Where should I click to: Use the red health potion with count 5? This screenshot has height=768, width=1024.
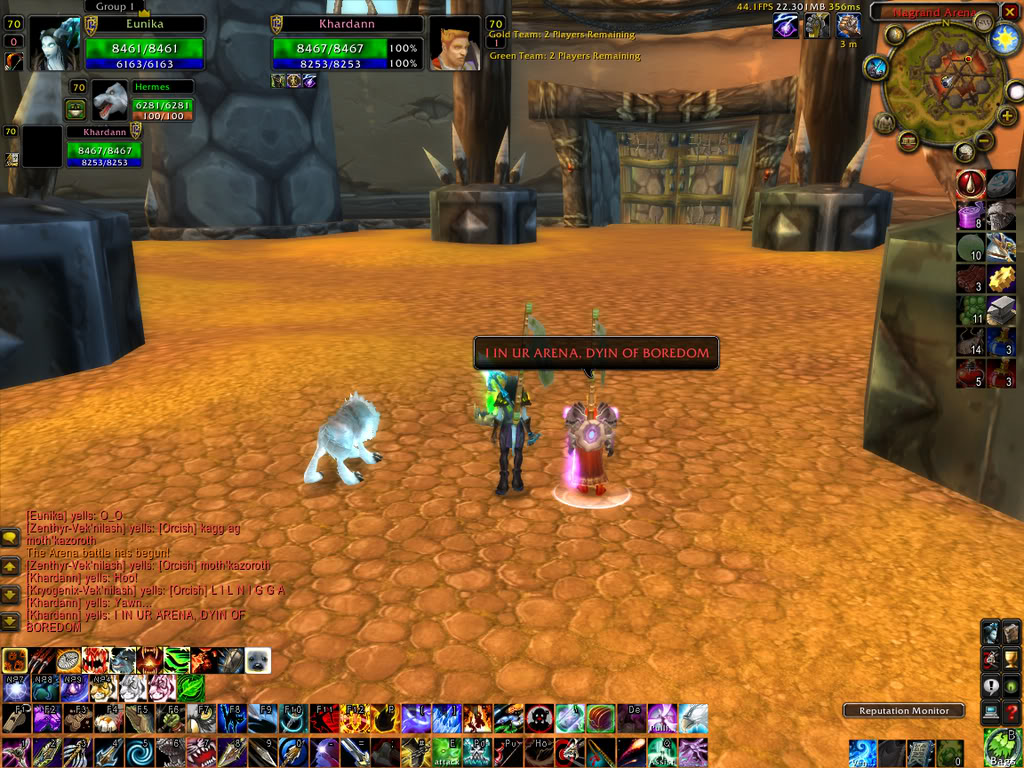tap(971, 372)
